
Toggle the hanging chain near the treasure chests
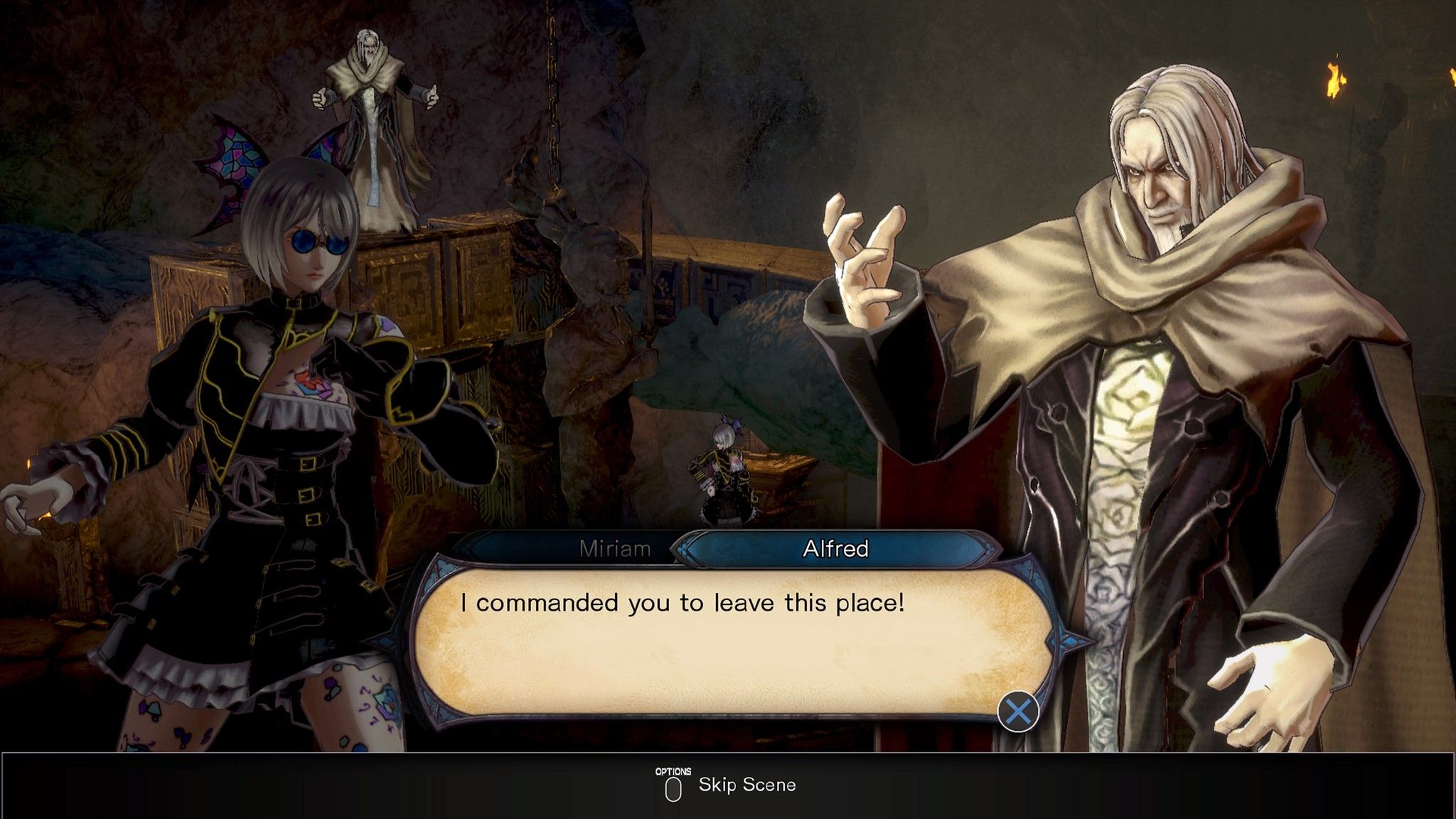[x=551, y=107]
